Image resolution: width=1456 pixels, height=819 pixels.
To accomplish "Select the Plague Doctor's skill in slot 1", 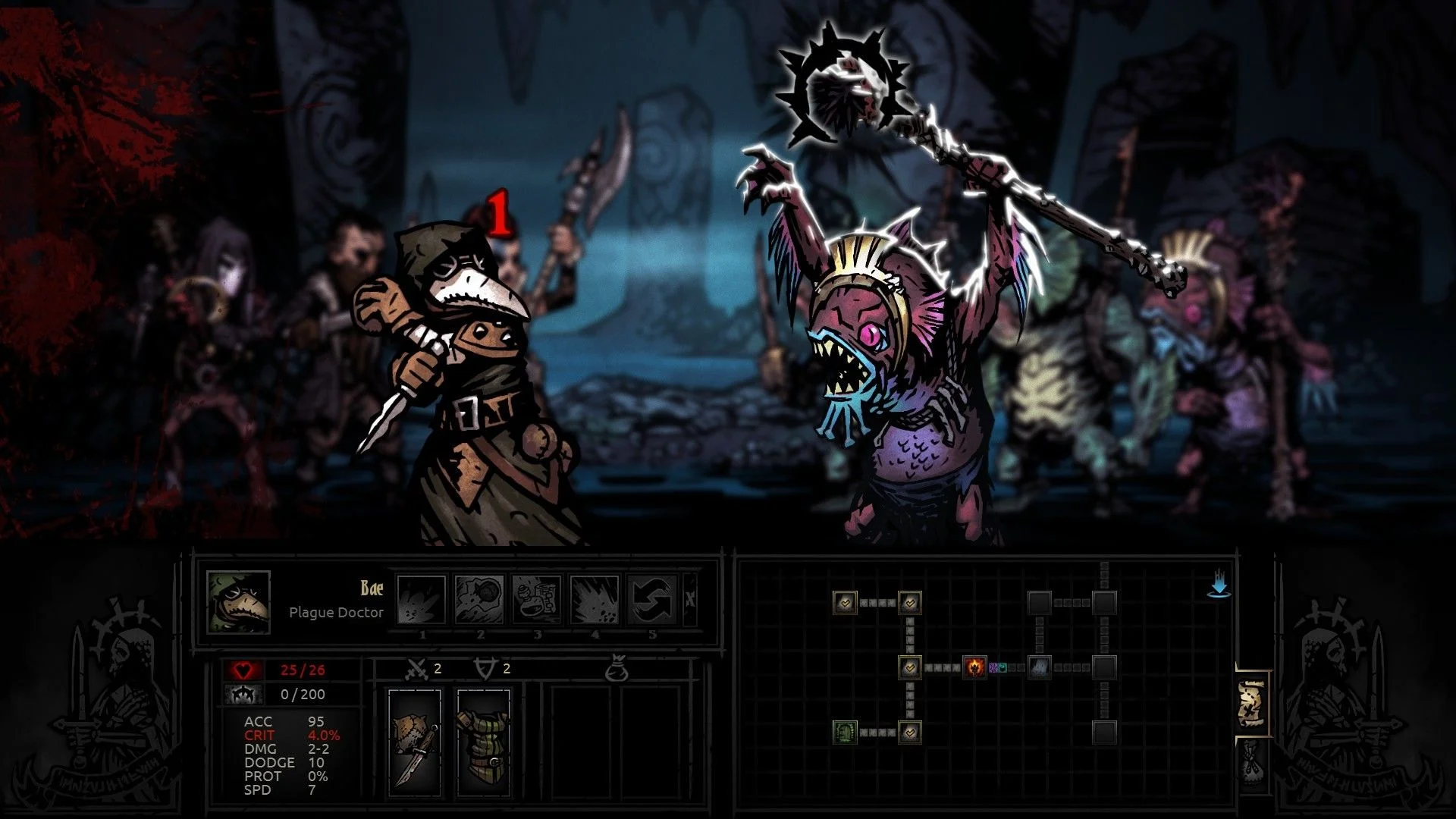I will tap(421, 599).
